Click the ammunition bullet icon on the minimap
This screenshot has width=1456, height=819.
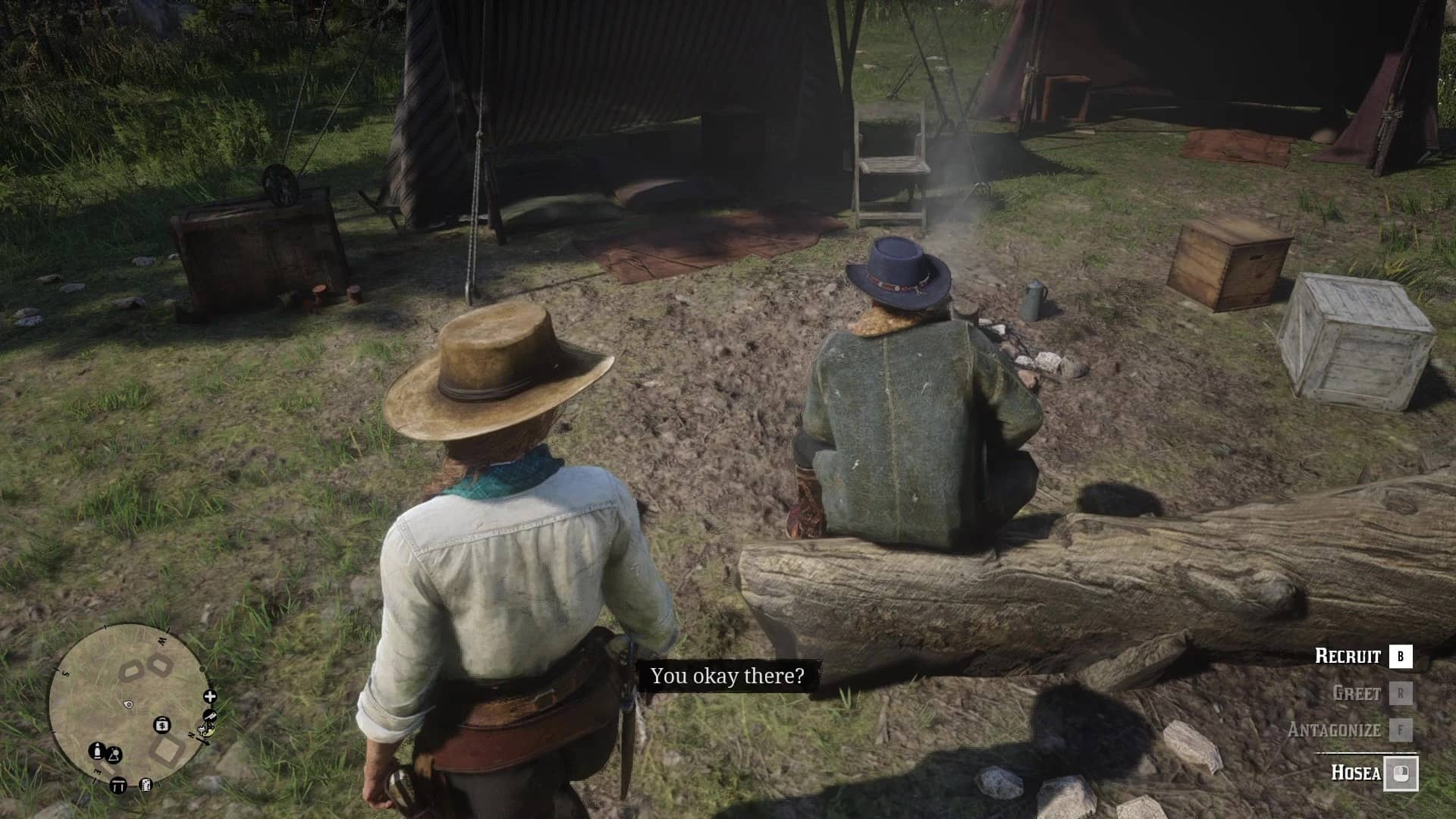click(x=97, y=751)
